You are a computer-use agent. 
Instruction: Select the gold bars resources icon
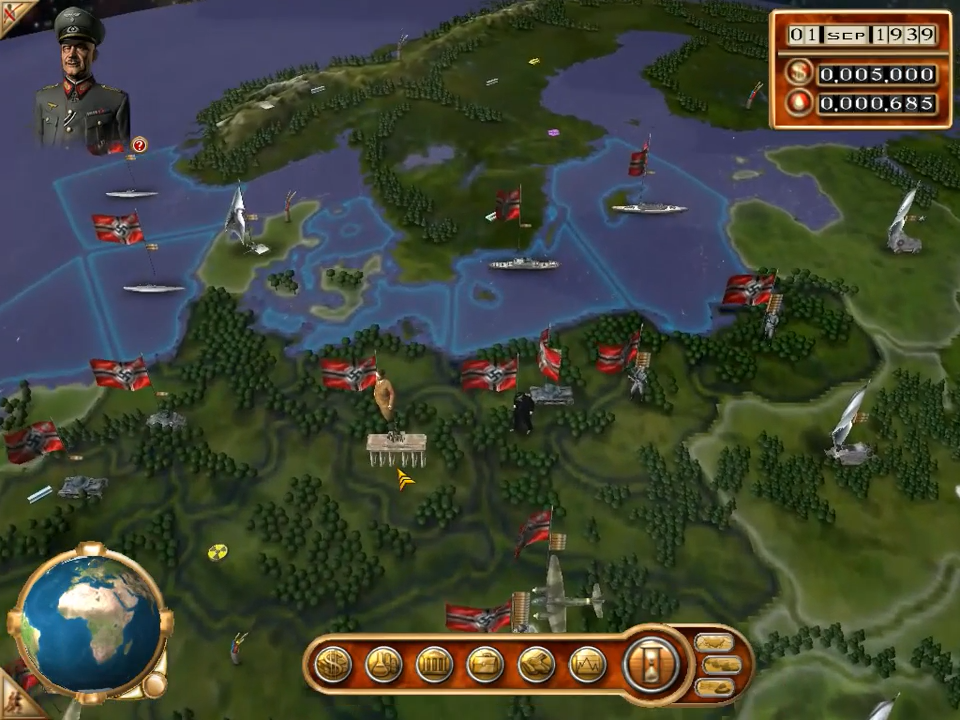tap(536, 664)
